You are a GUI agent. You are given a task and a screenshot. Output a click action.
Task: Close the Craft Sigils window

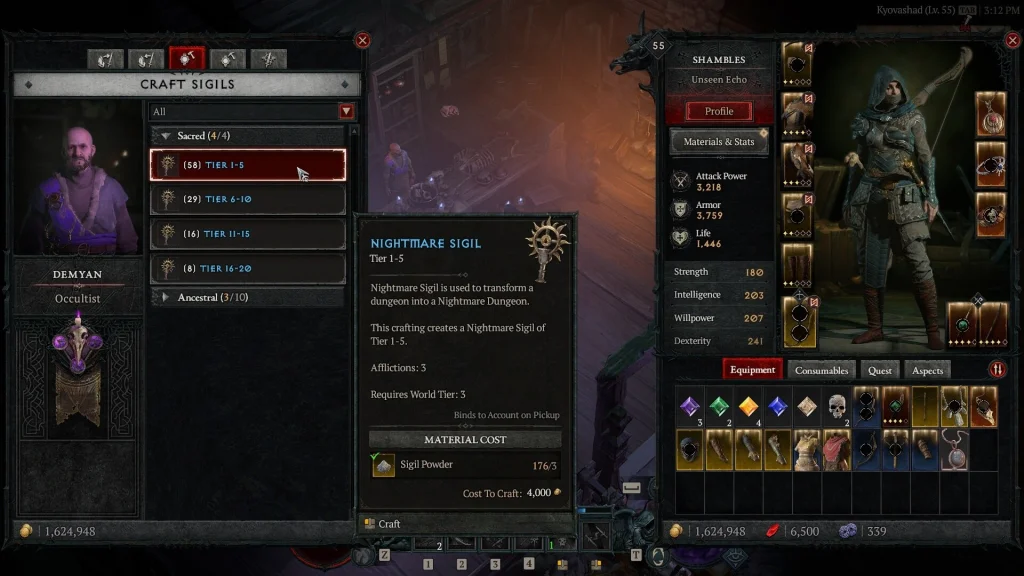[x=363, y=40]
